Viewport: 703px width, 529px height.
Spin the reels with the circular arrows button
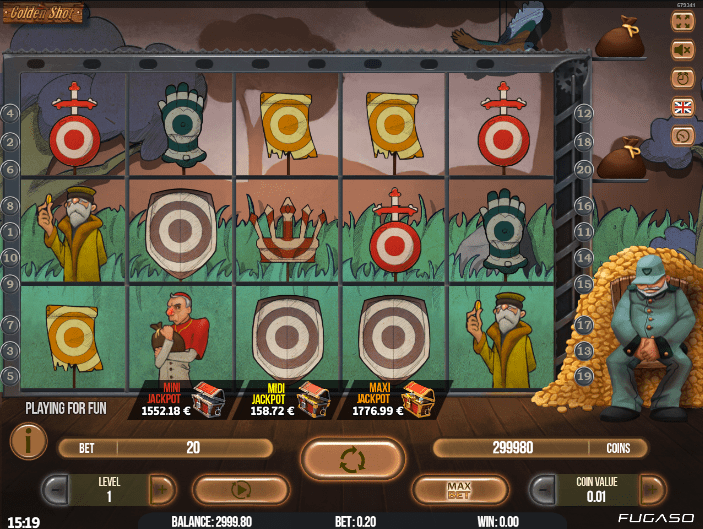point(353,459)
